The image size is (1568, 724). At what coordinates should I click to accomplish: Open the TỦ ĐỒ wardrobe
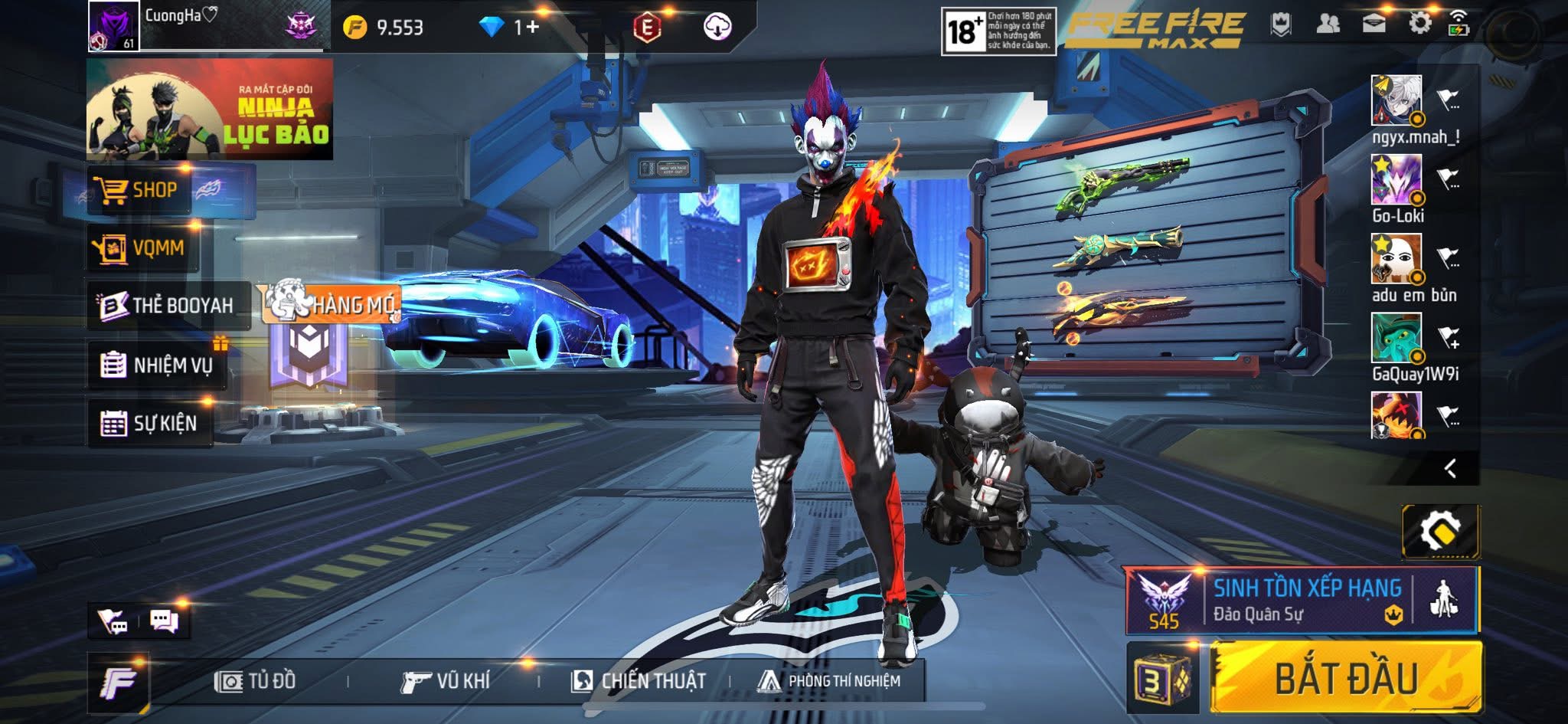coord(256,681)
